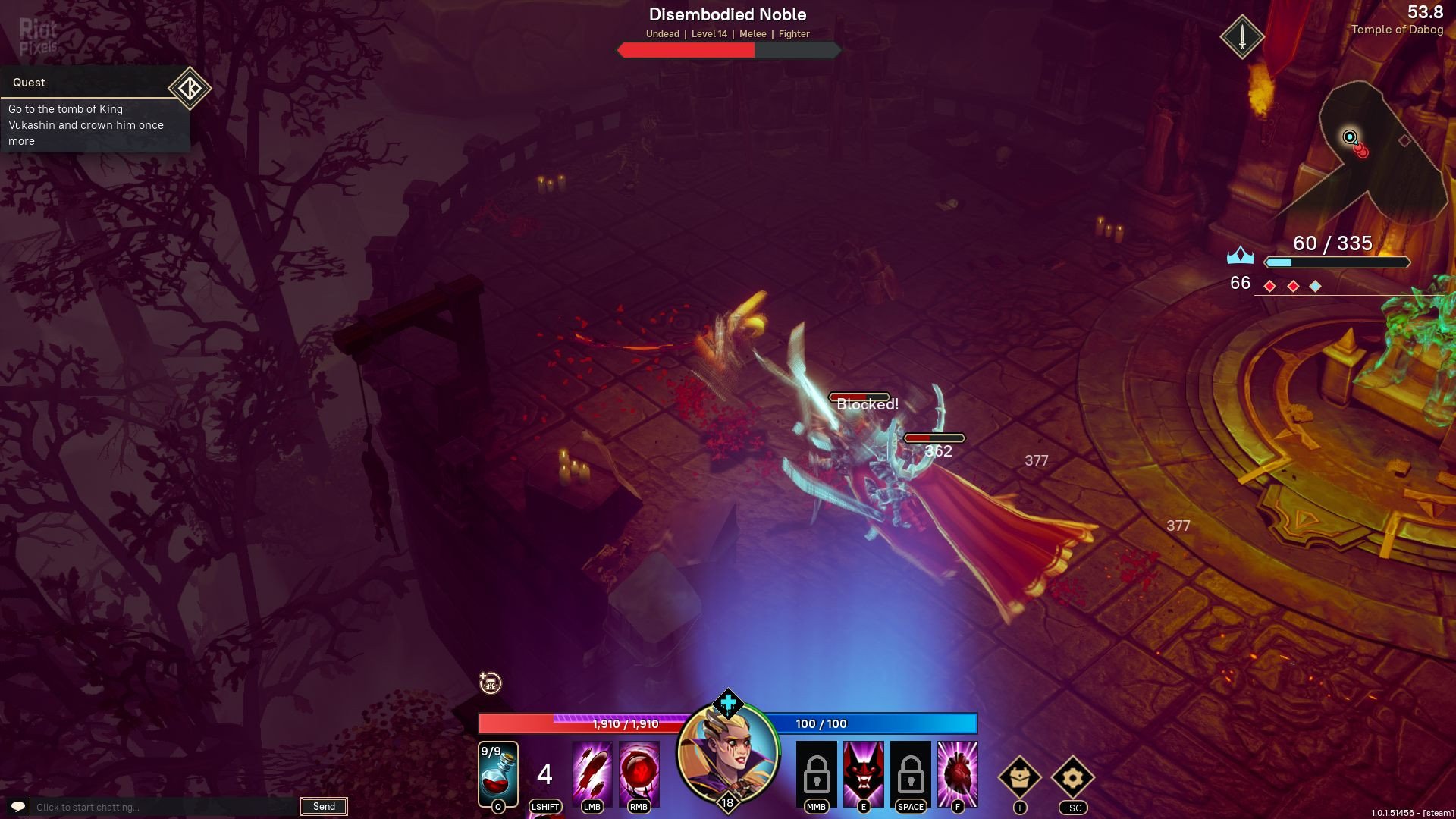The image size is (1456, 819).
Task: Open settings via the gear icon
Action: (1072, 777)
